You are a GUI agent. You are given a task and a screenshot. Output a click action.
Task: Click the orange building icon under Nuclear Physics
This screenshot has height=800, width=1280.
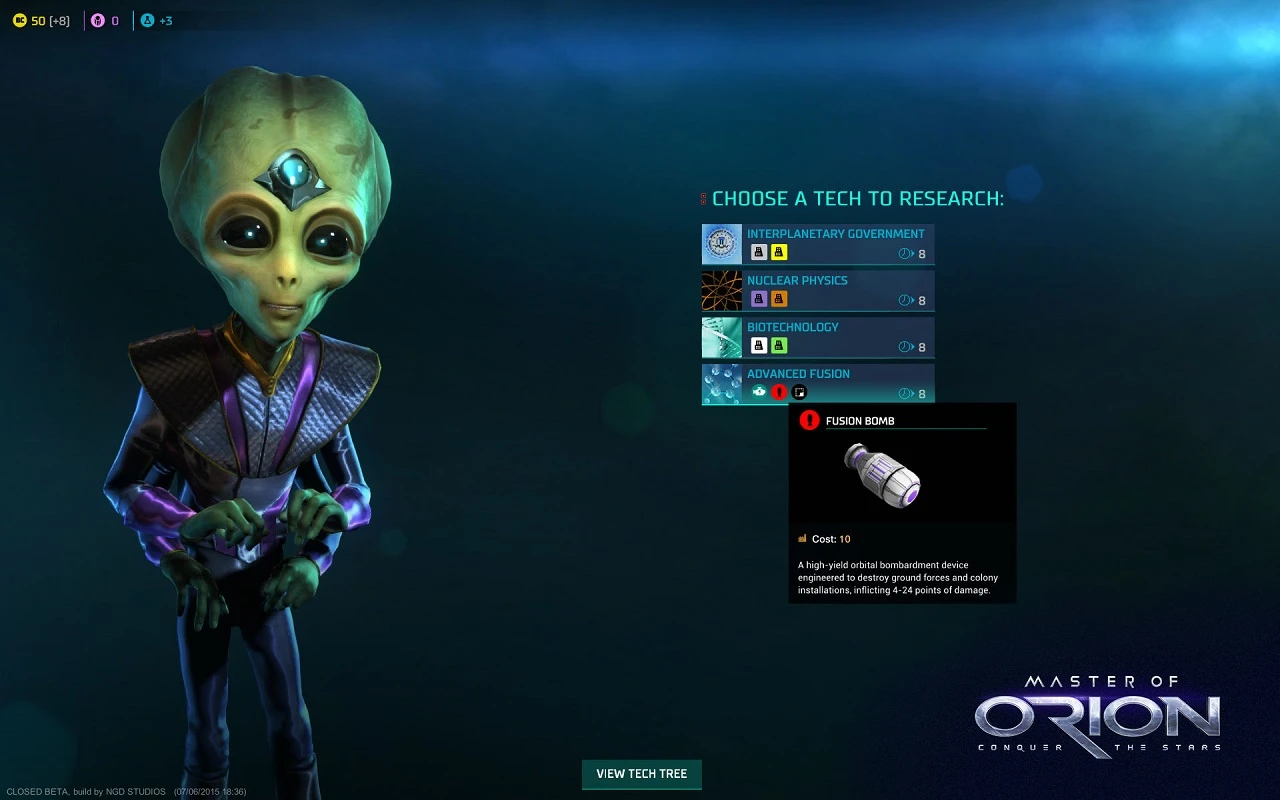click(779, 299)
